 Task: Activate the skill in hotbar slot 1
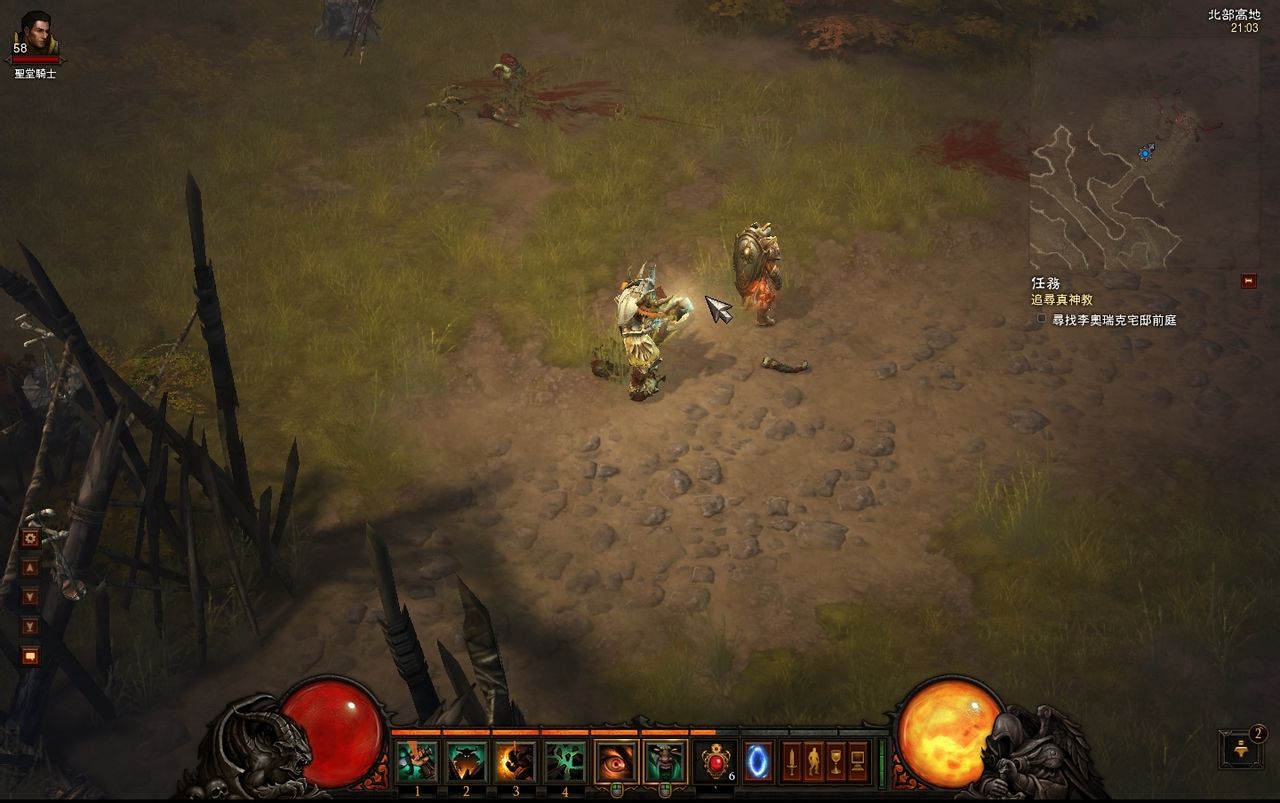(417, 762)
